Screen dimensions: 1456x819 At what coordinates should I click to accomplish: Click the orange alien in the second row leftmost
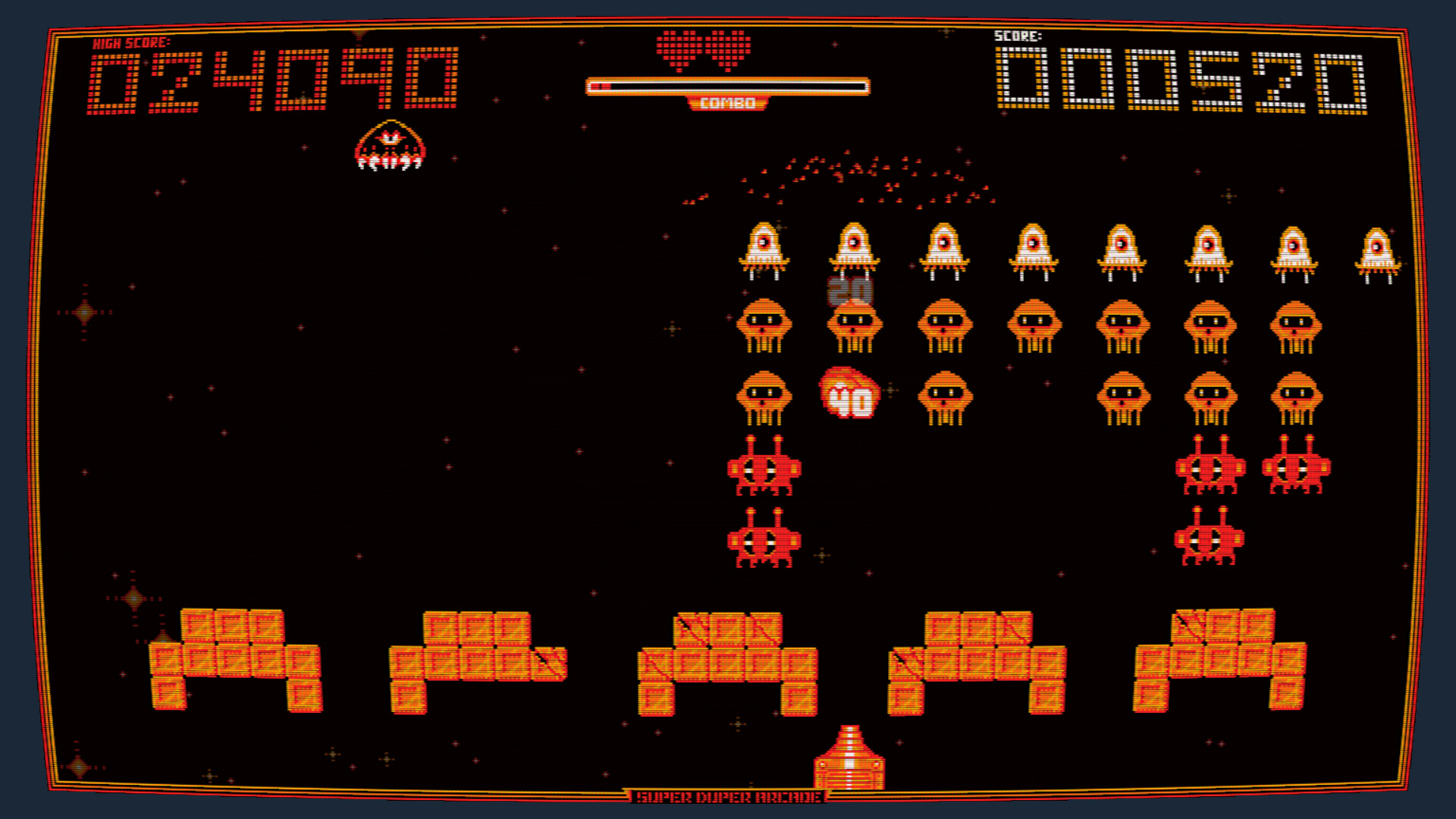[x=763, y=326]
